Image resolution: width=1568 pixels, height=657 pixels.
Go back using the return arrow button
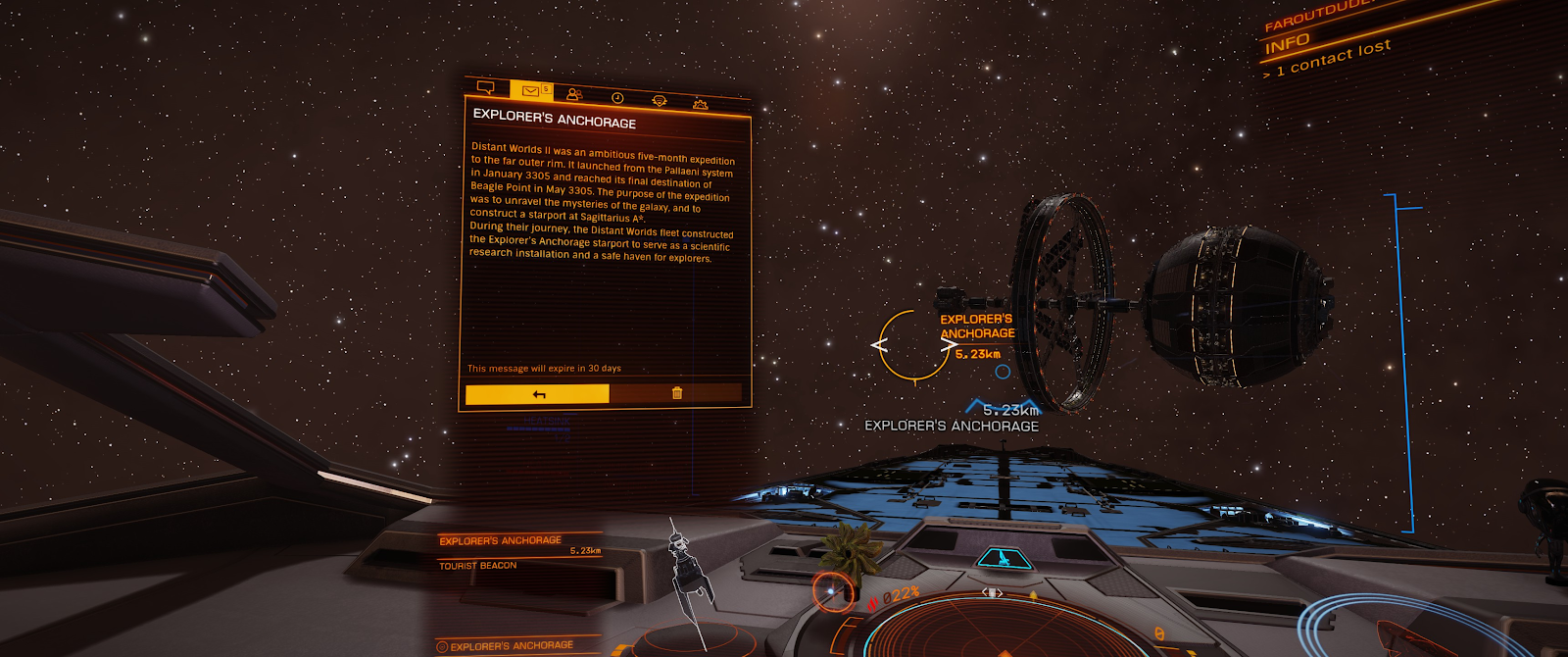537,394
